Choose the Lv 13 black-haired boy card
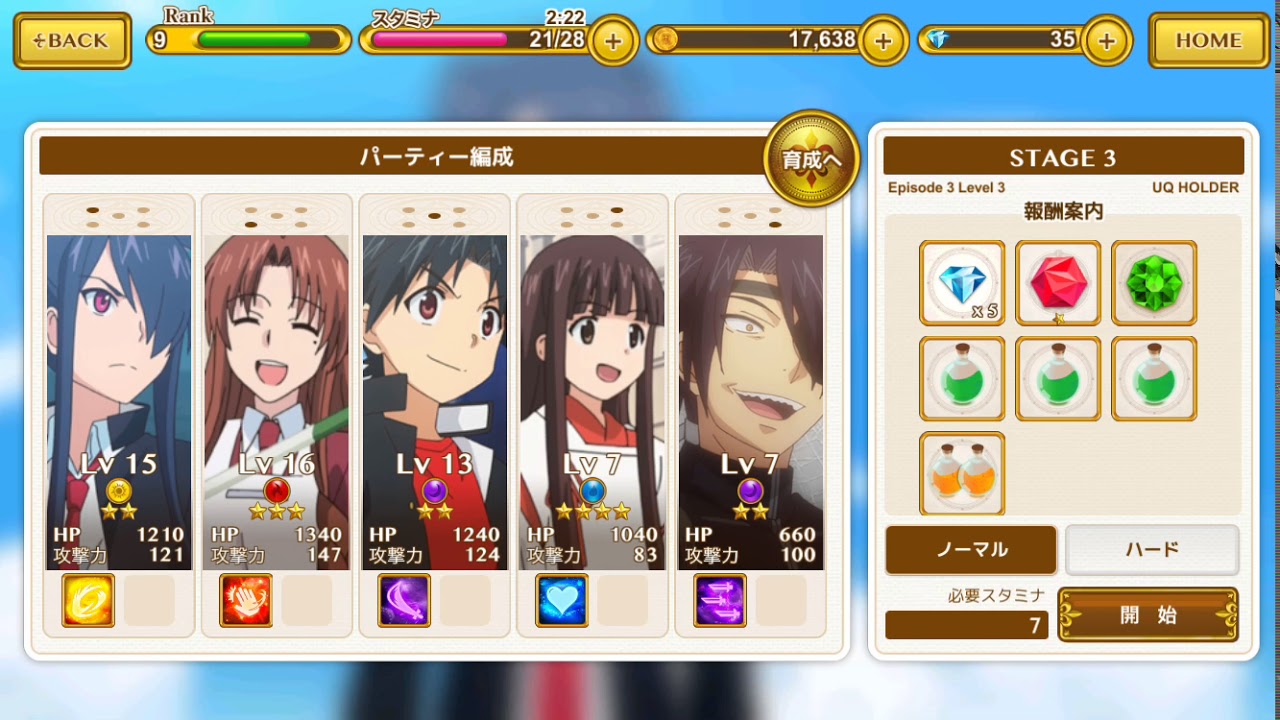Viewport: 1280px width, 720px height. (x=435, y=400)
